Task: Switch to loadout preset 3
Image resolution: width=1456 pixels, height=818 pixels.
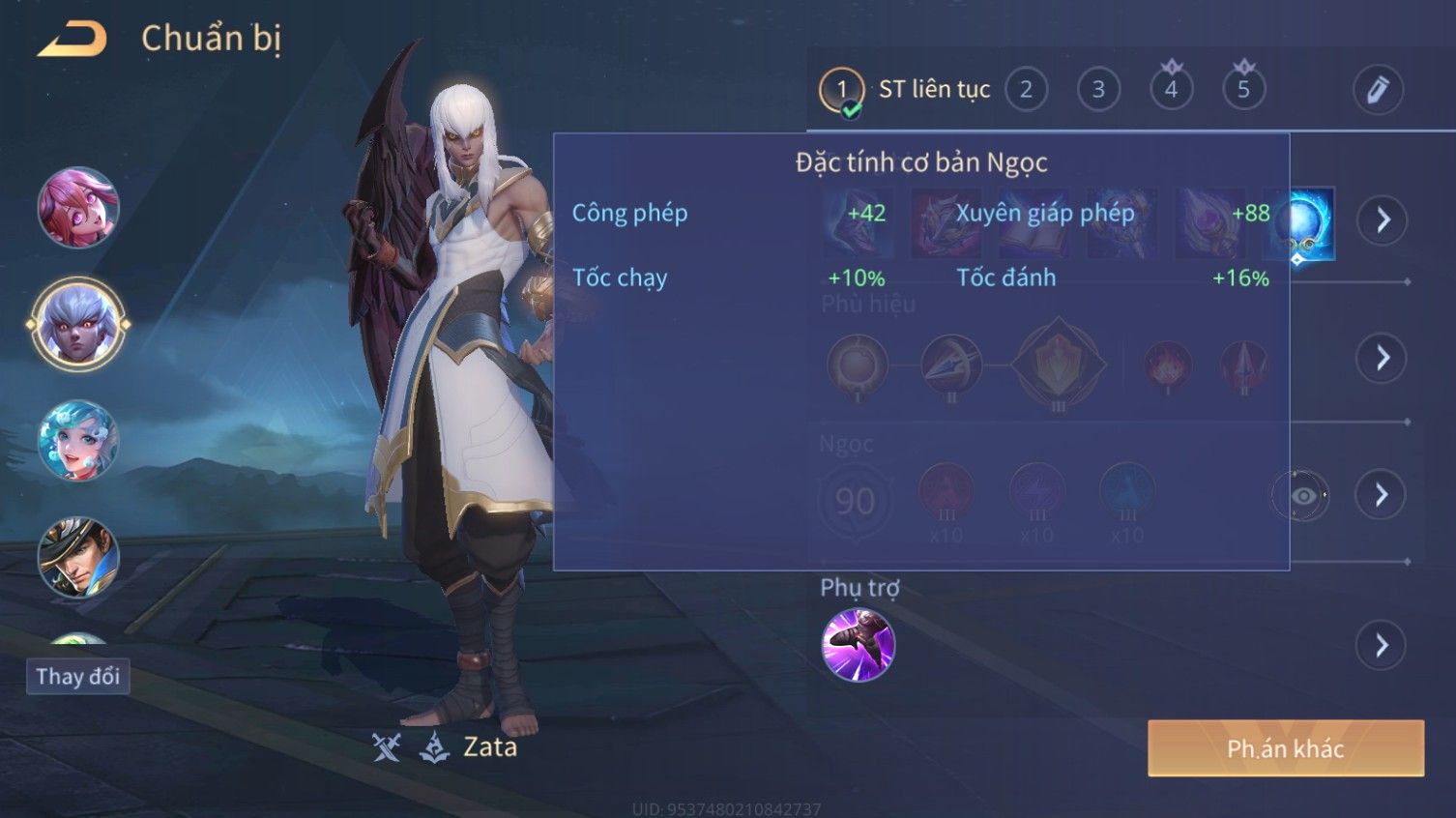Action: click(1098, 90)
